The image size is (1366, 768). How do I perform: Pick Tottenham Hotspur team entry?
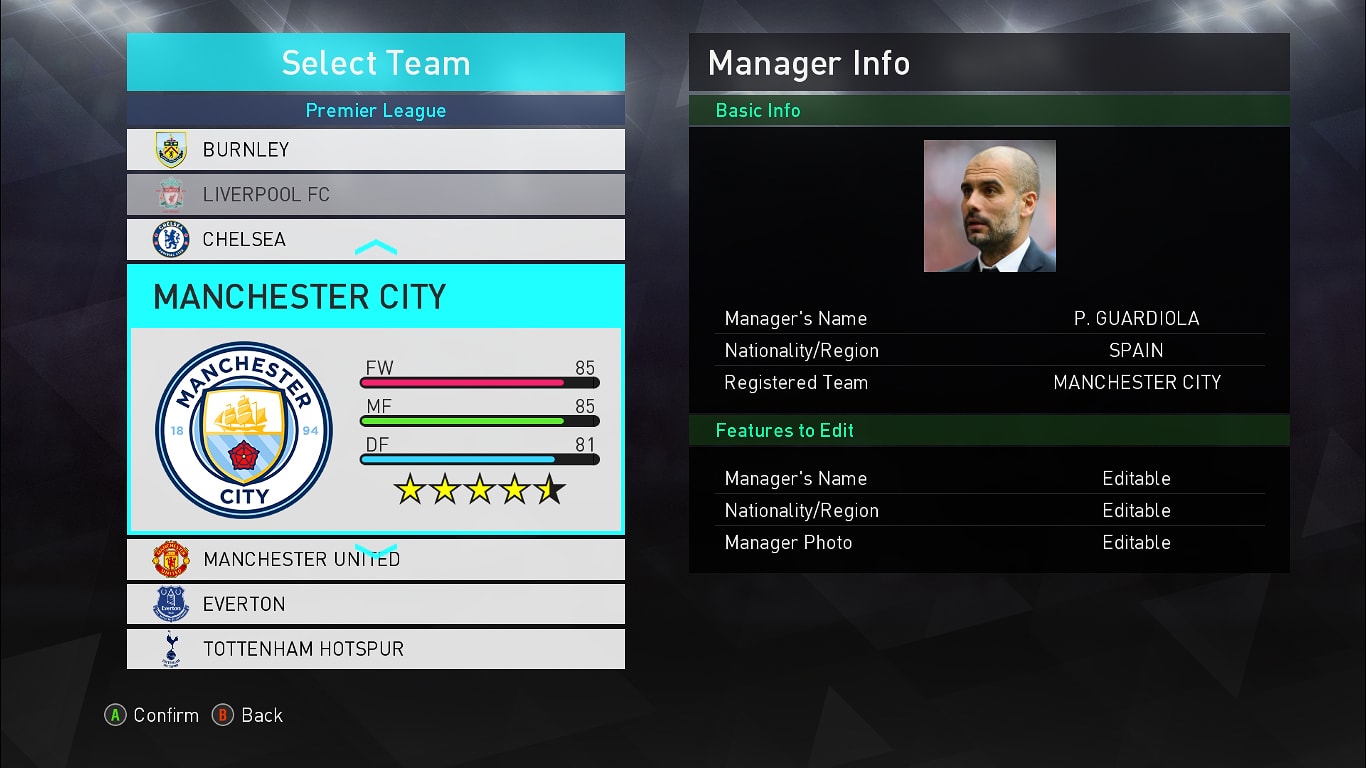point(375,649)
